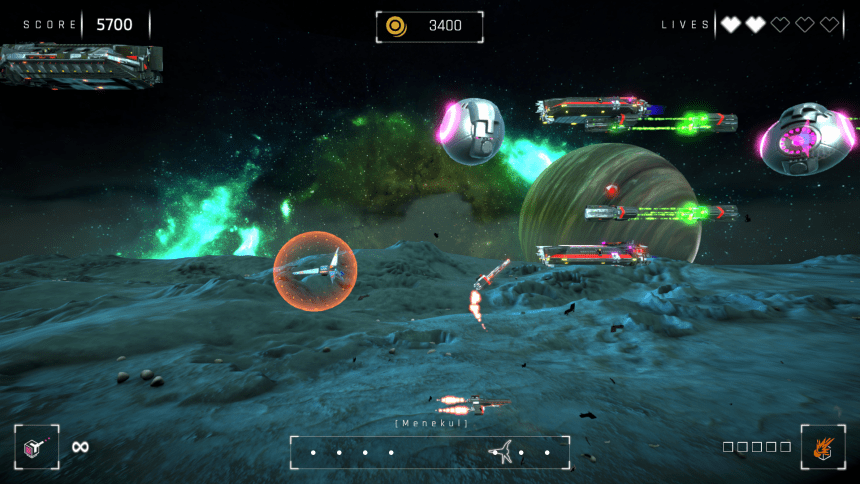Activate the orange special weapon icon
Viewport: 860px width, 484px height.
click(822, 447)
